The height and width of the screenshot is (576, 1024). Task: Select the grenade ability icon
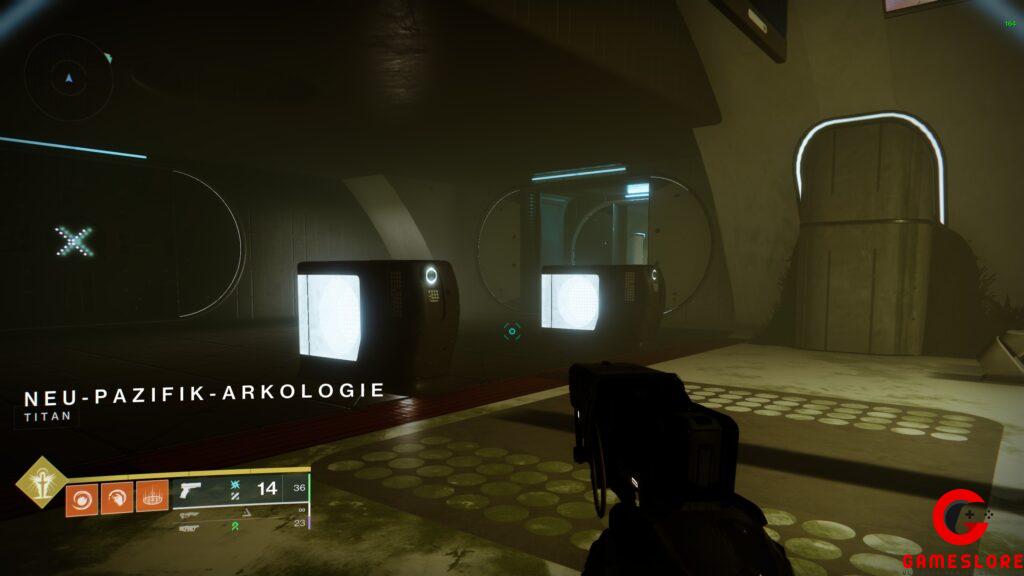(x=83, y=497)
